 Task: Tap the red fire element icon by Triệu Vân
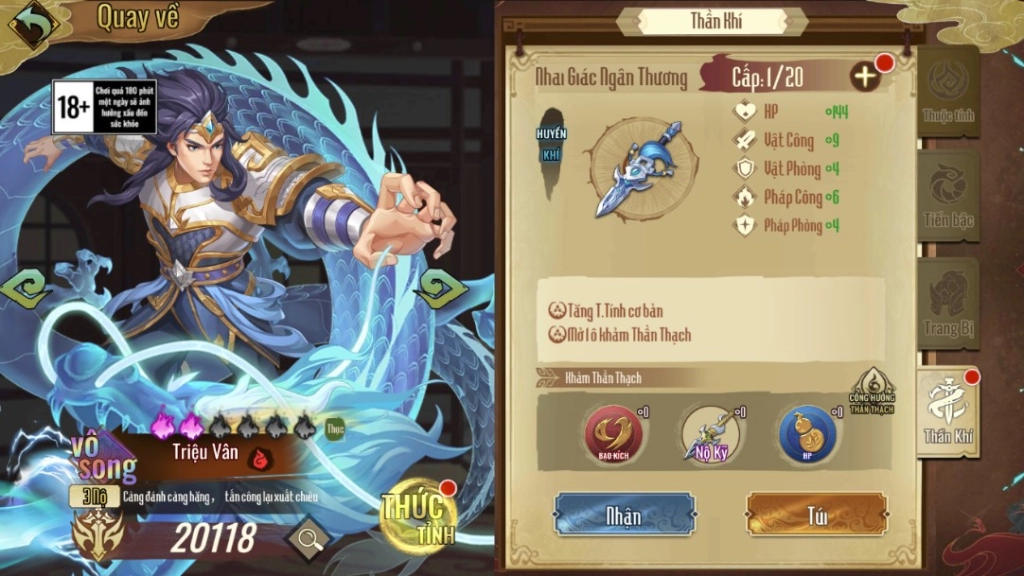coord(261,457)
